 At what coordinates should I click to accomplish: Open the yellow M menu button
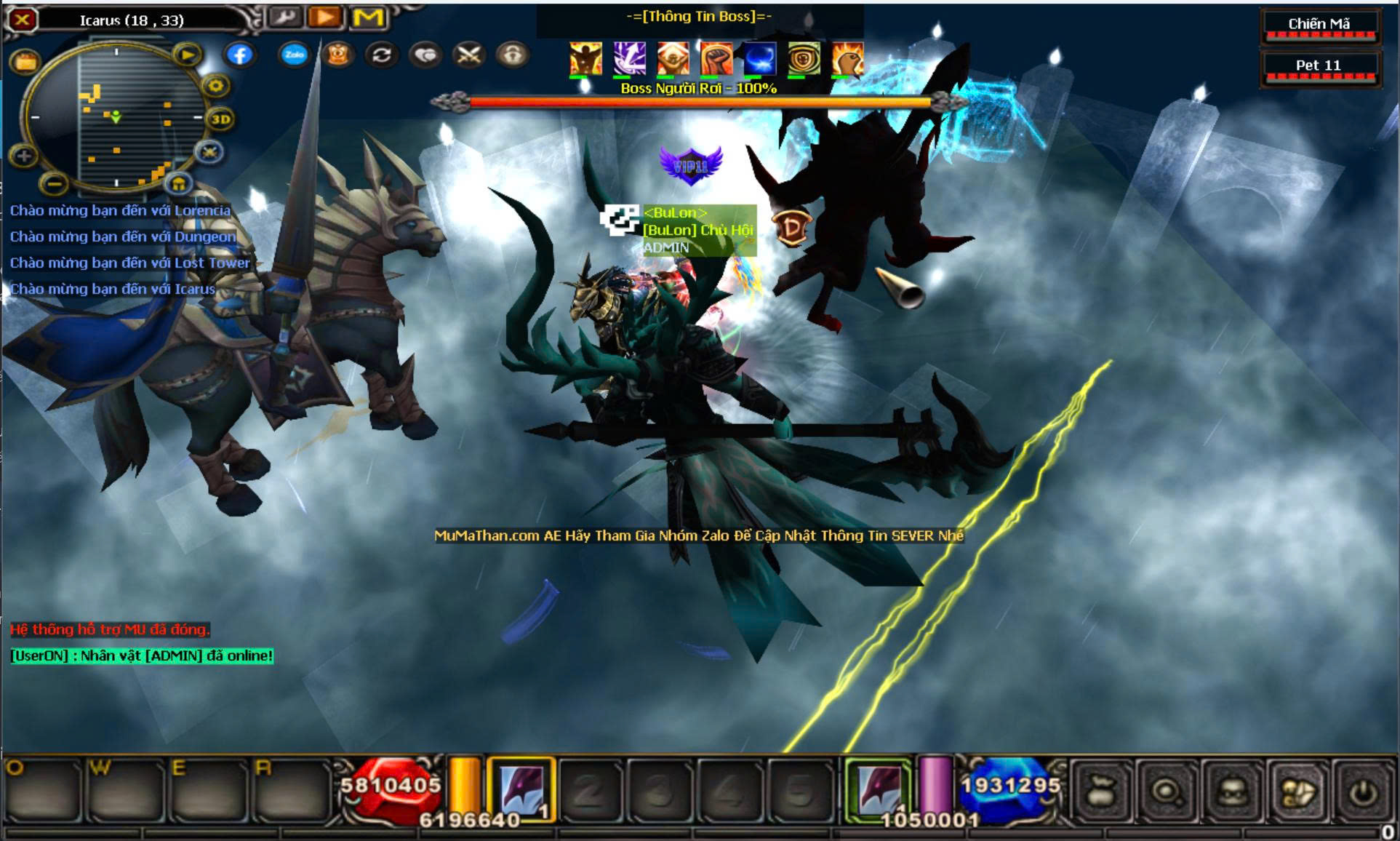(x=368, y=17)
